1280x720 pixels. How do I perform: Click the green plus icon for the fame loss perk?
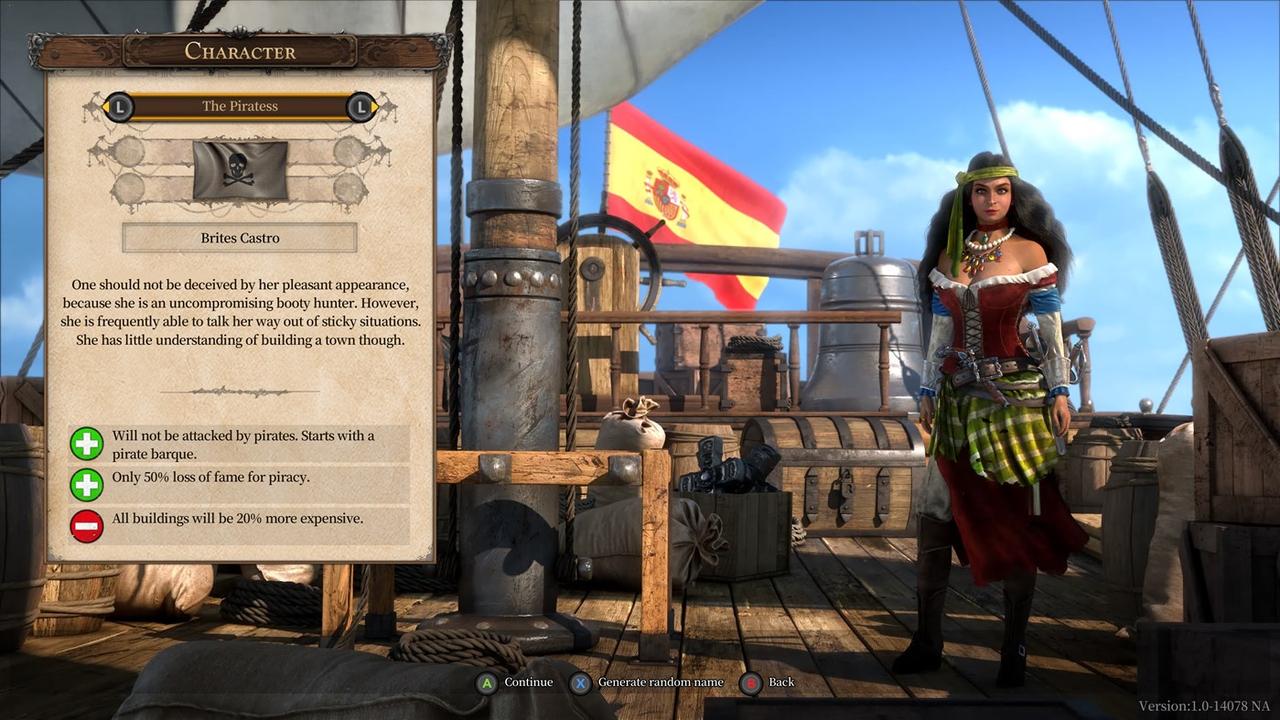(87, 485)
